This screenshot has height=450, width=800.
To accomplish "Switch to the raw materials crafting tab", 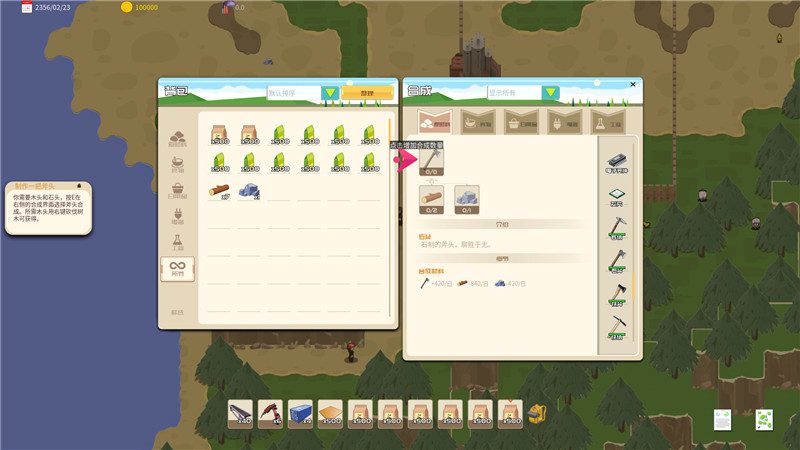I will [x=437, y=123].
